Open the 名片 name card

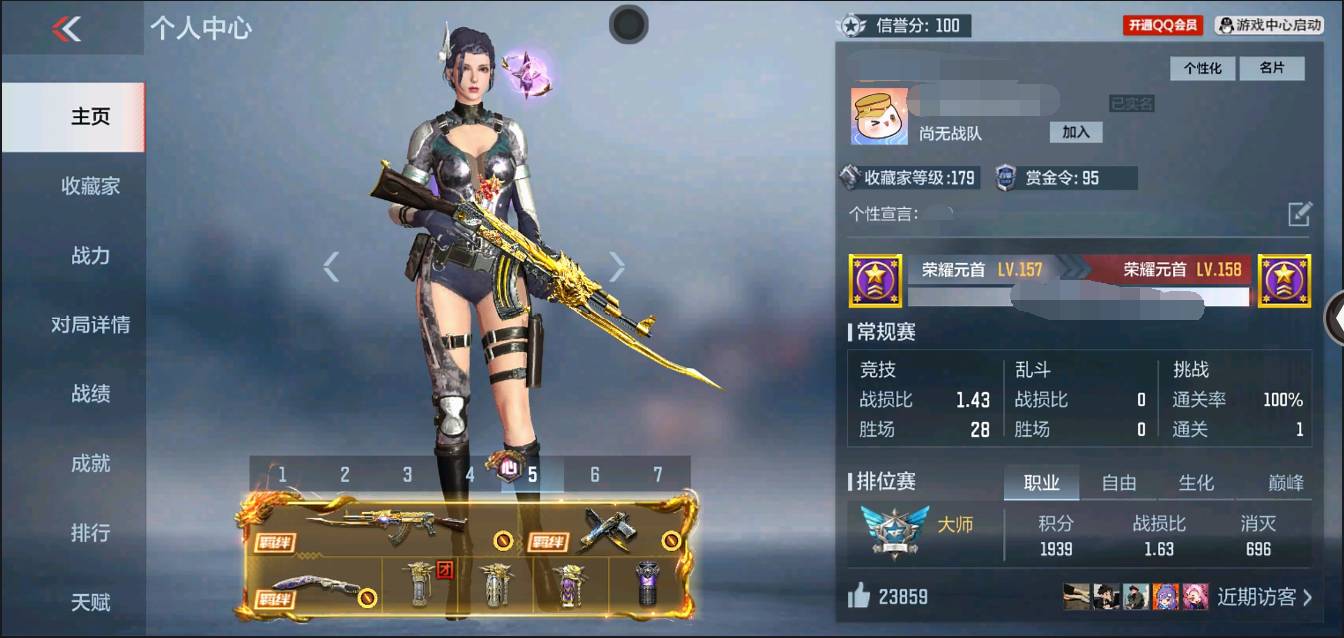pyautogui.click(x=1271, y=68)
